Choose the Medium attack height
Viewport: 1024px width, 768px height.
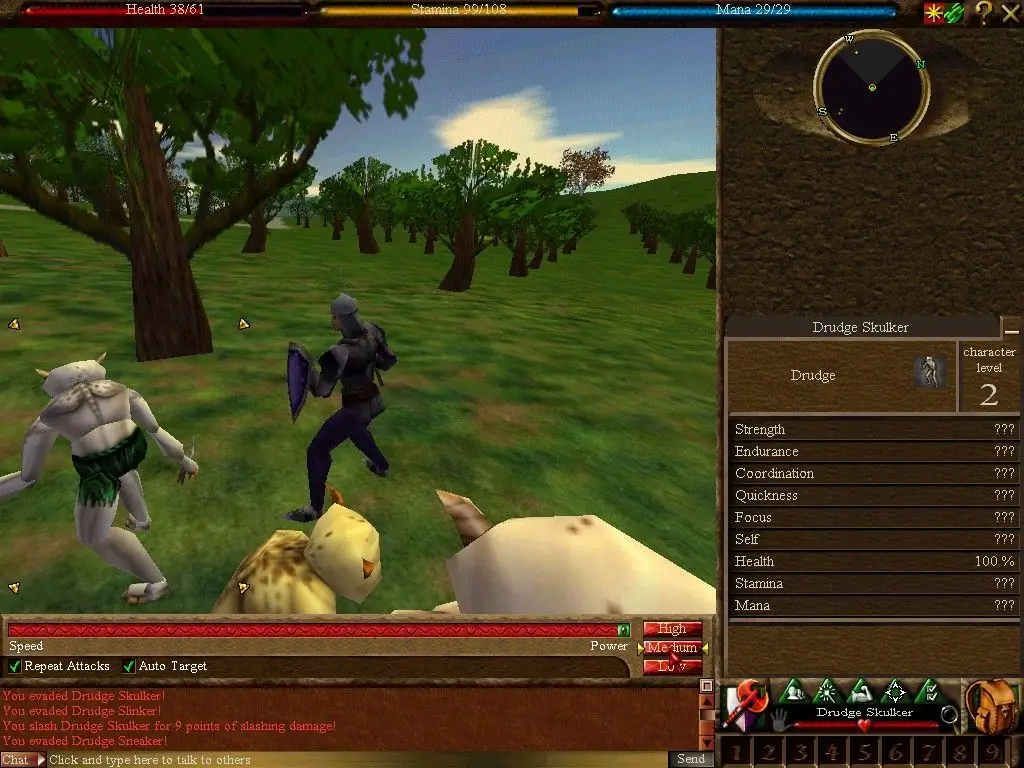tap(672, 648)
